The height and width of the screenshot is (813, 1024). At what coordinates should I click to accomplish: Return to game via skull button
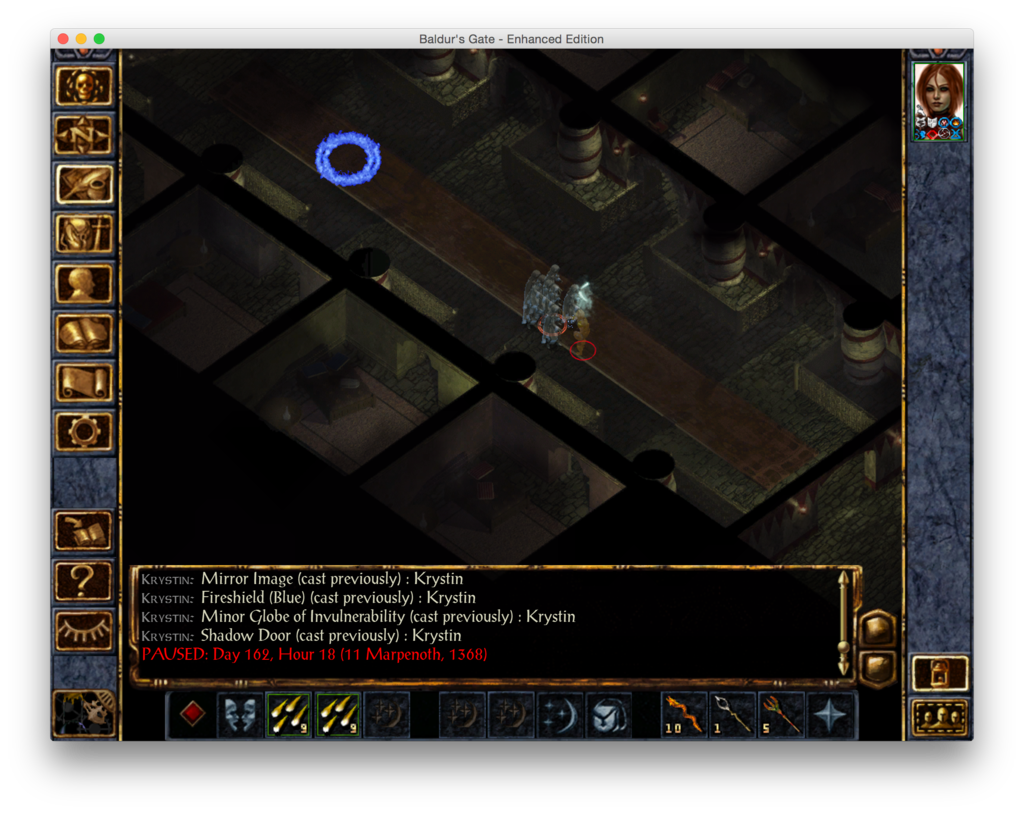pos(84,87)
